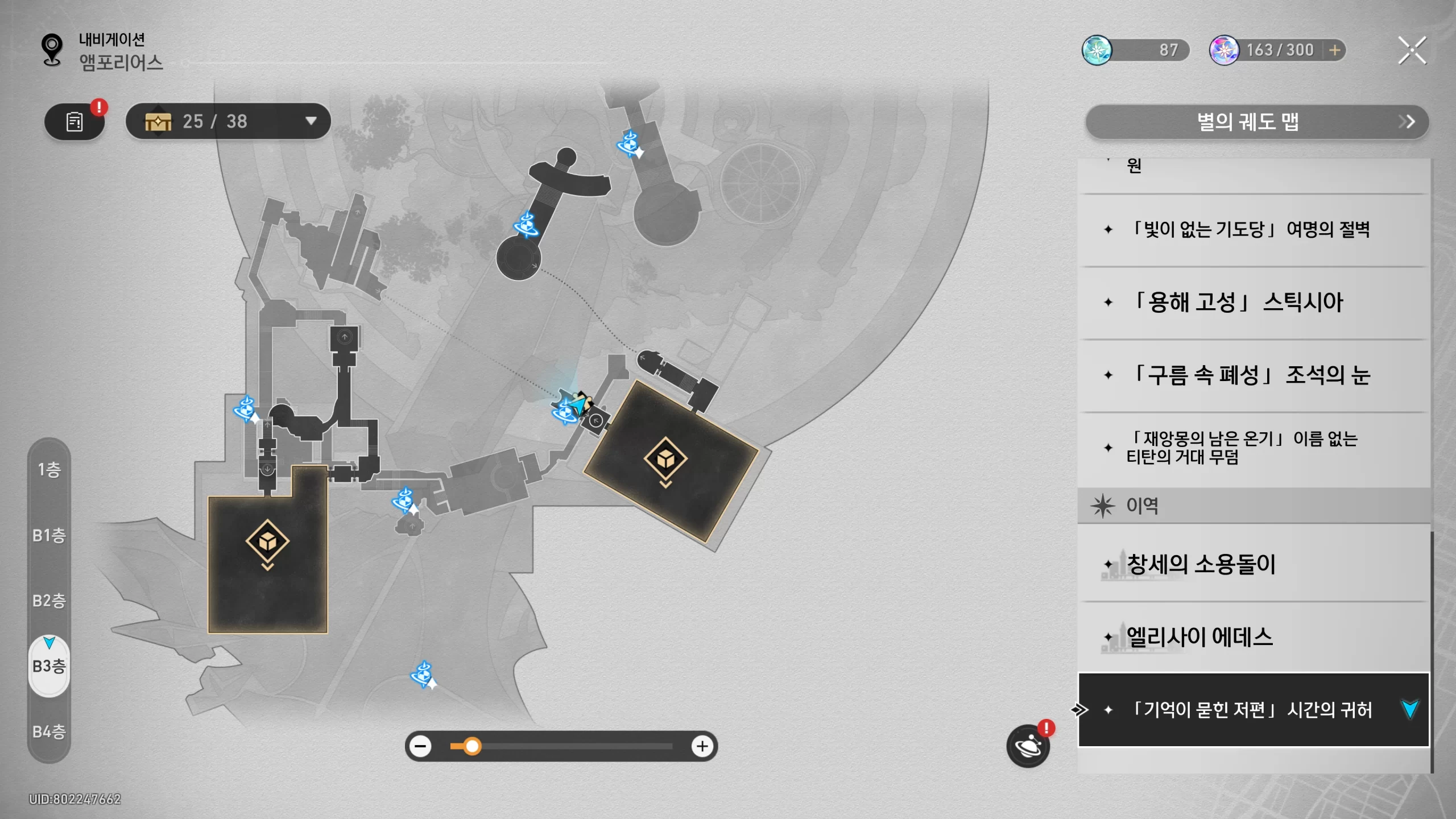Zoom in the map with plus button
Screen dimensions: 1456x819
tap(702, 746)
